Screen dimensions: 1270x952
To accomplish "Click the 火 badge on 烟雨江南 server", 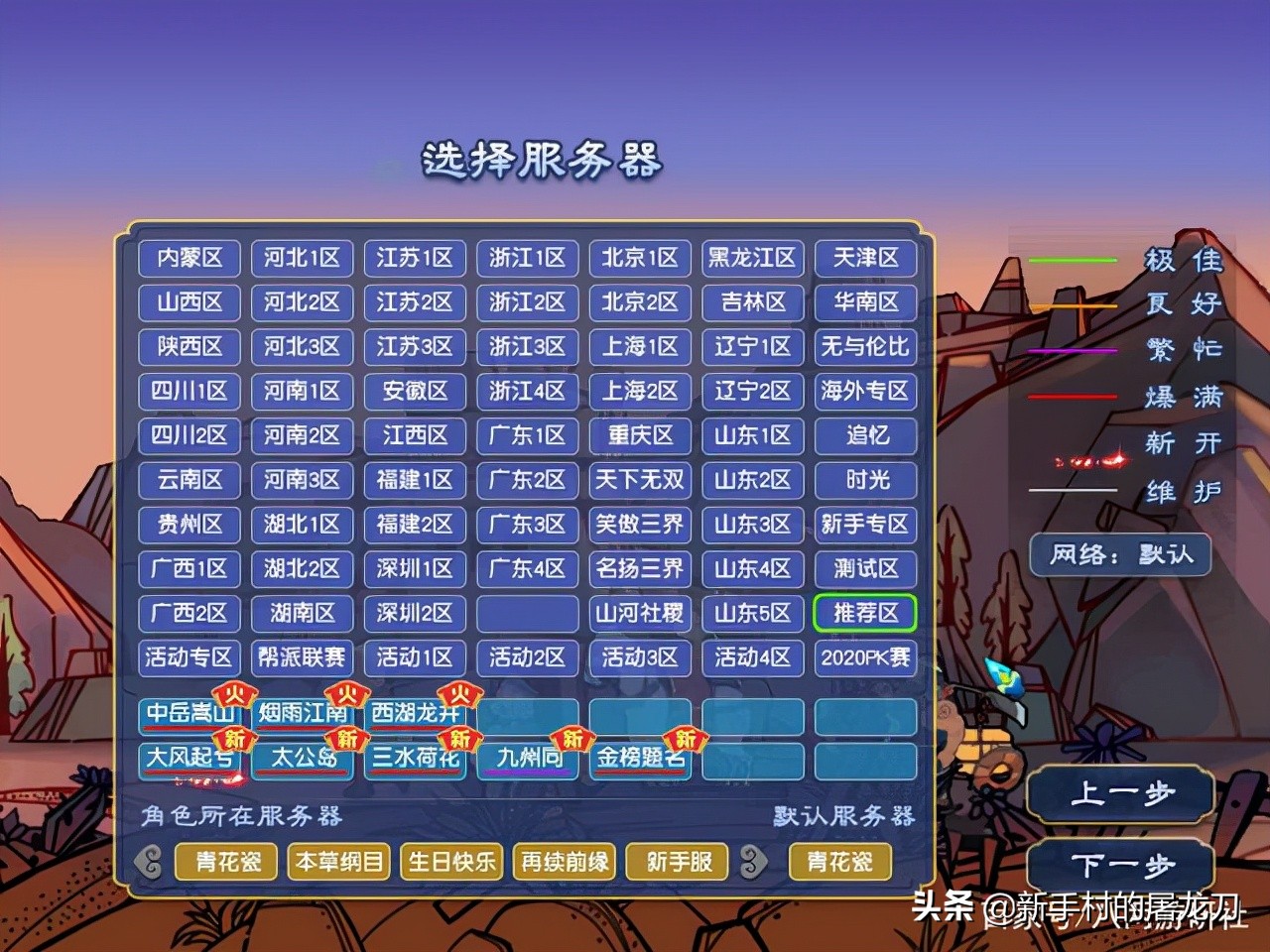I will pyautogui.click(x=348, y=695).
